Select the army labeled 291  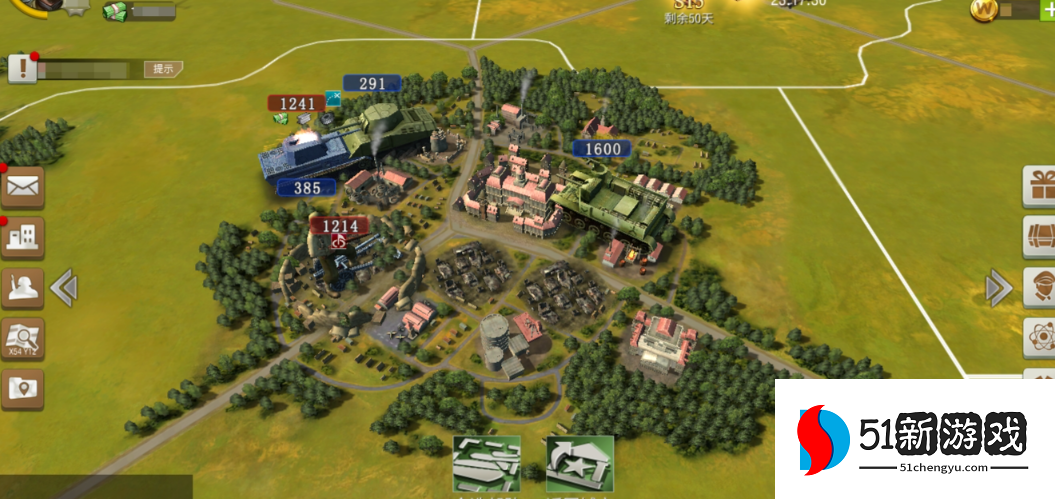(372, 84)
